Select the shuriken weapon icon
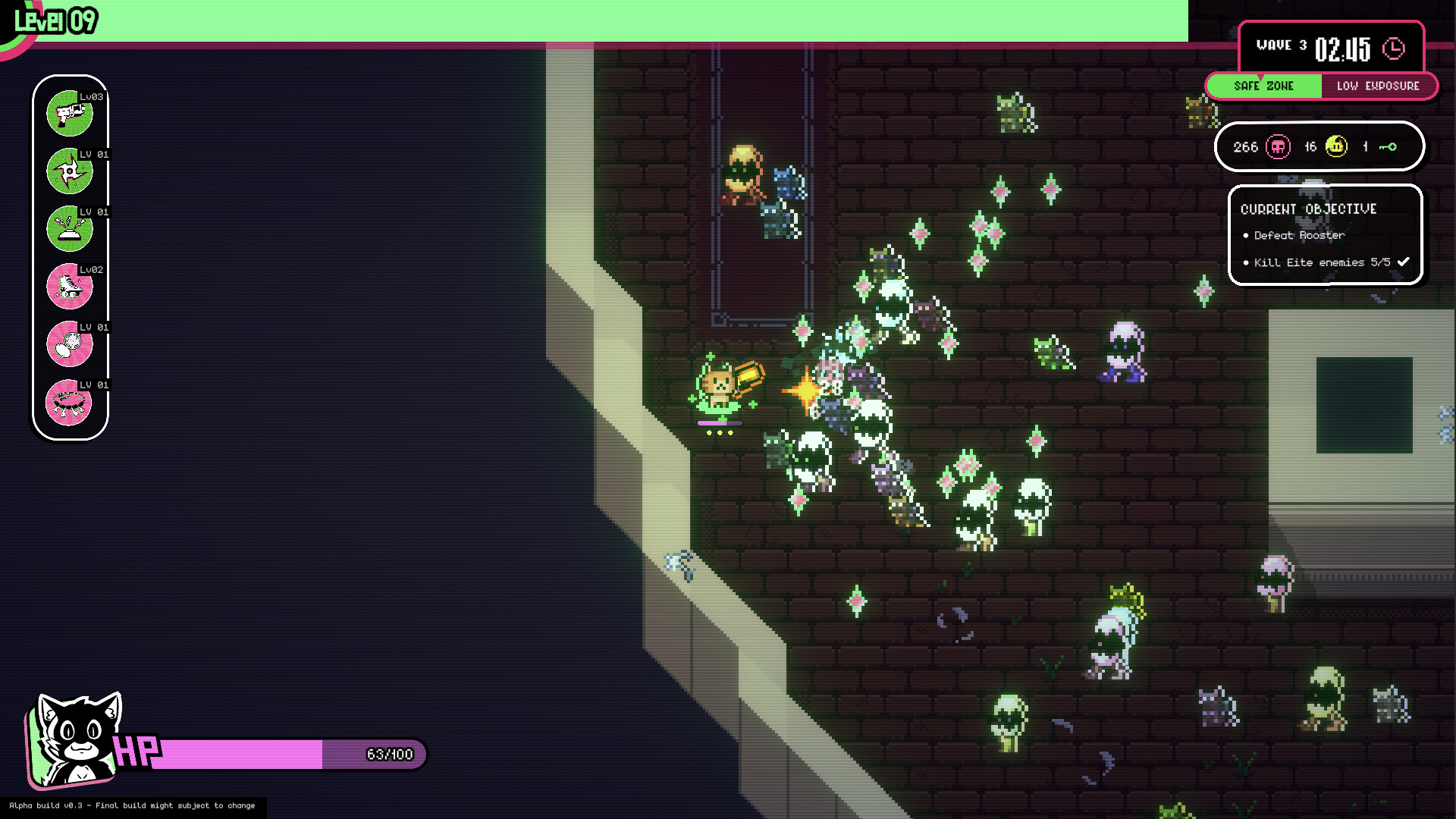1456x819 pixels. (69, 172)
